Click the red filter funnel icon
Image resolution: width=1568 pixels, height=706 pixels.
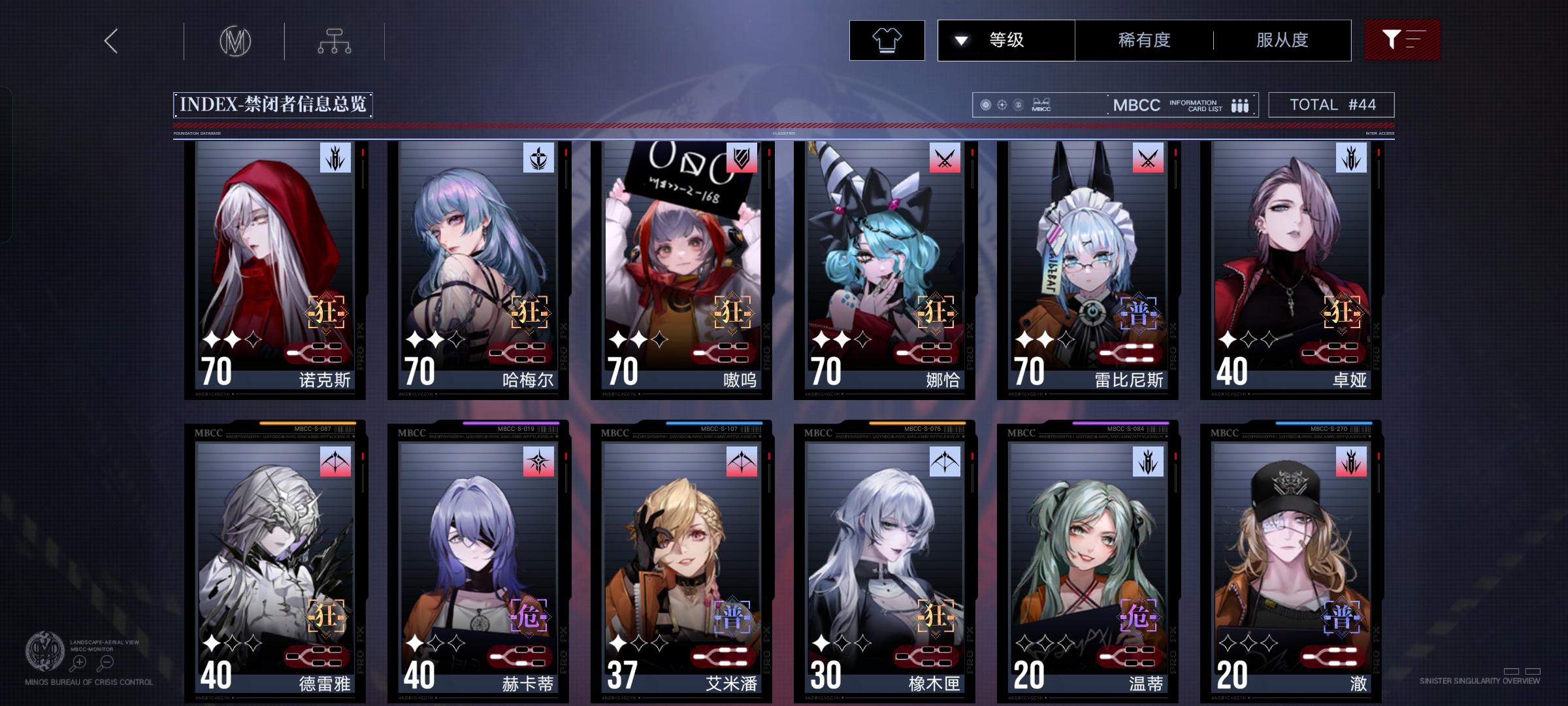coord(1402,40)
